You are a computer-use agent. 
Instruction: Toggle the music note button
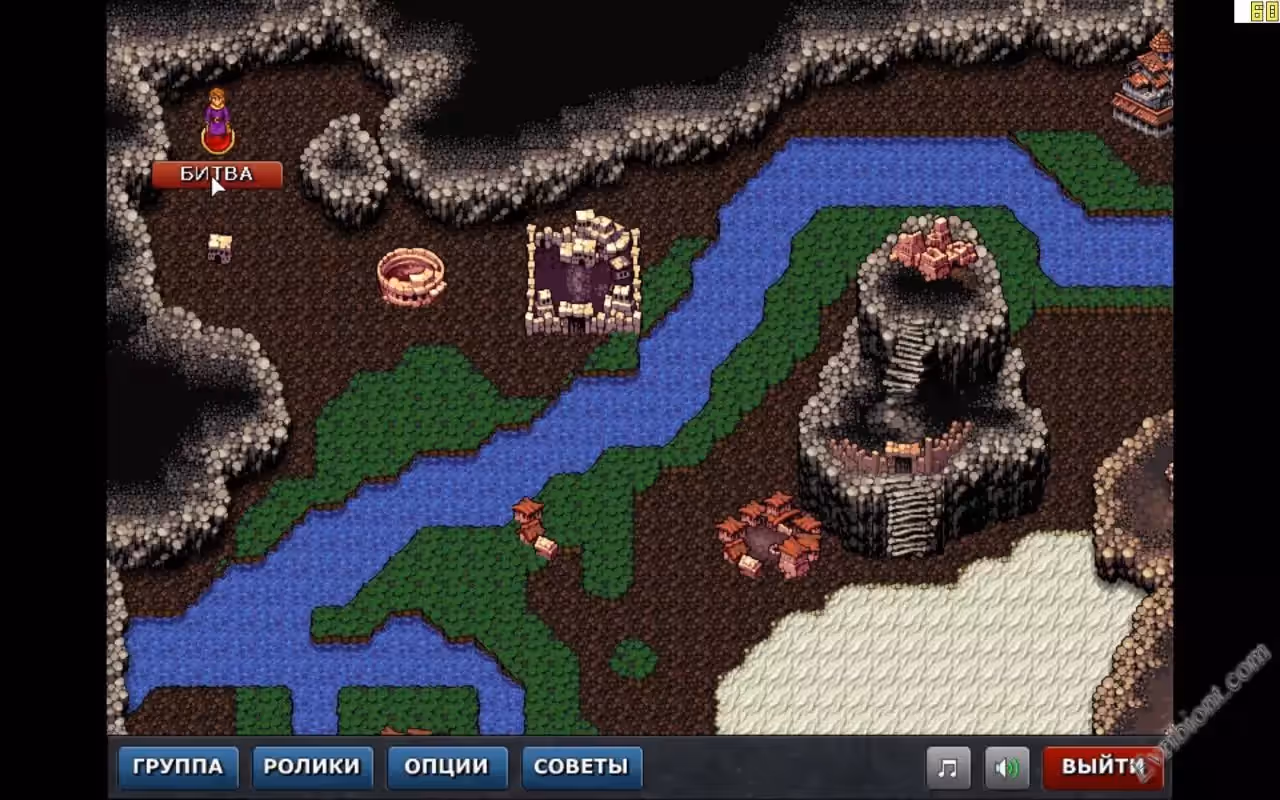point(948,768)
